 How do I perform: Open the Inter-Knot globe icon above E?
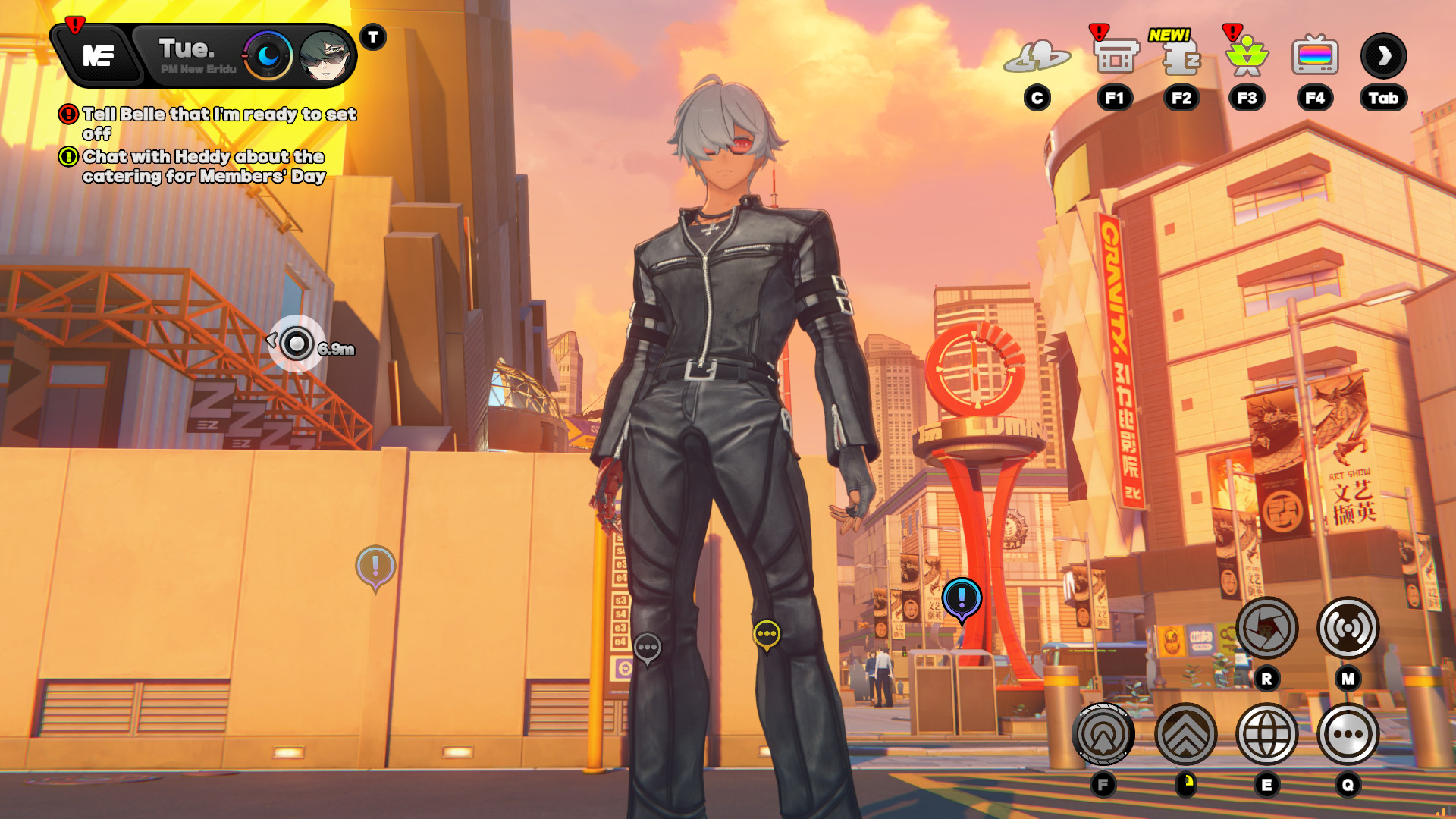pyautogui.click(x=1267, y=733)
